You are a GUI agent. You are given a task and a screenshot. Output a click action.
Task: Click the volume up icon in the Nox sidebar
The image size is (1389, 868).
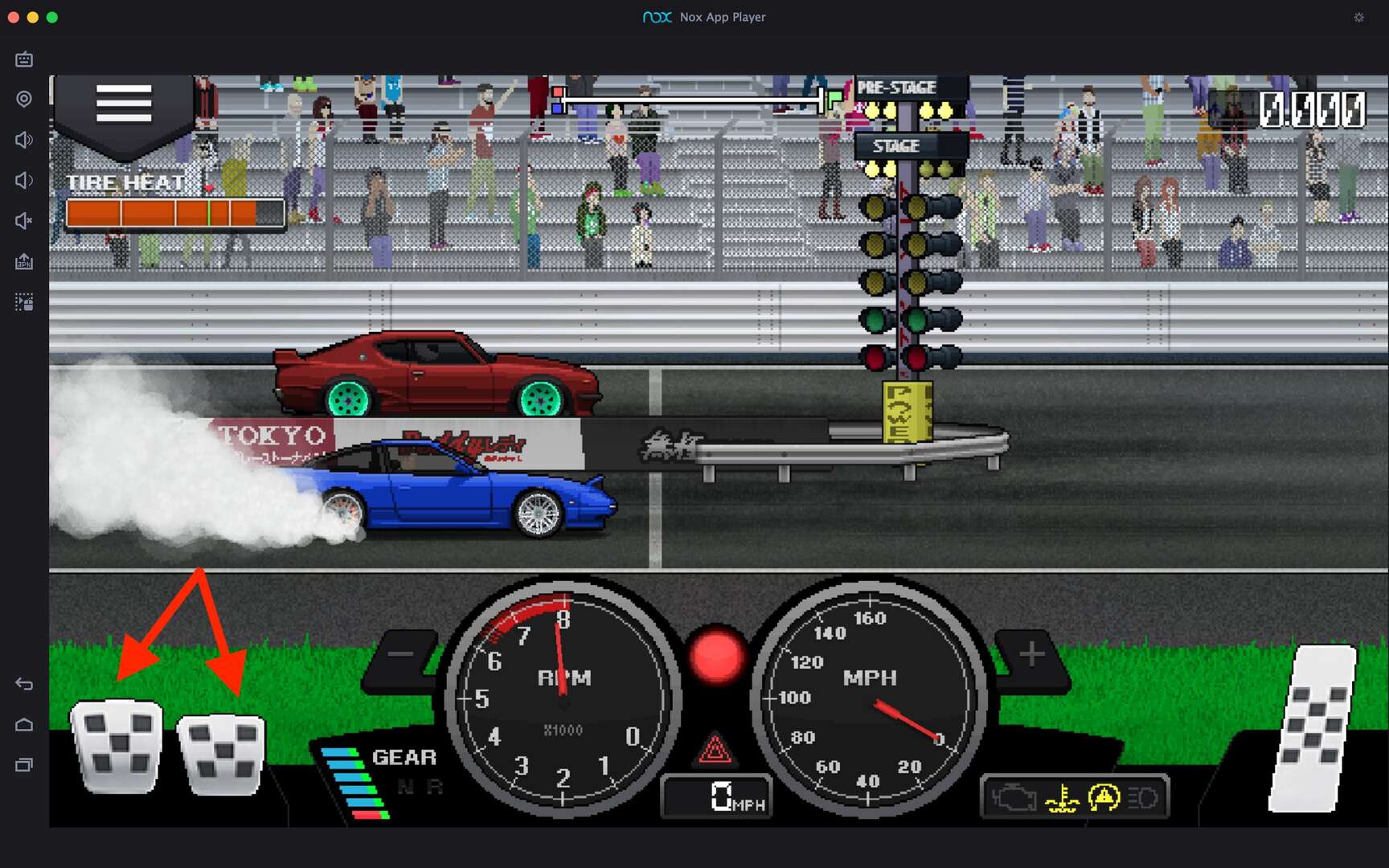tap(23, 139)
